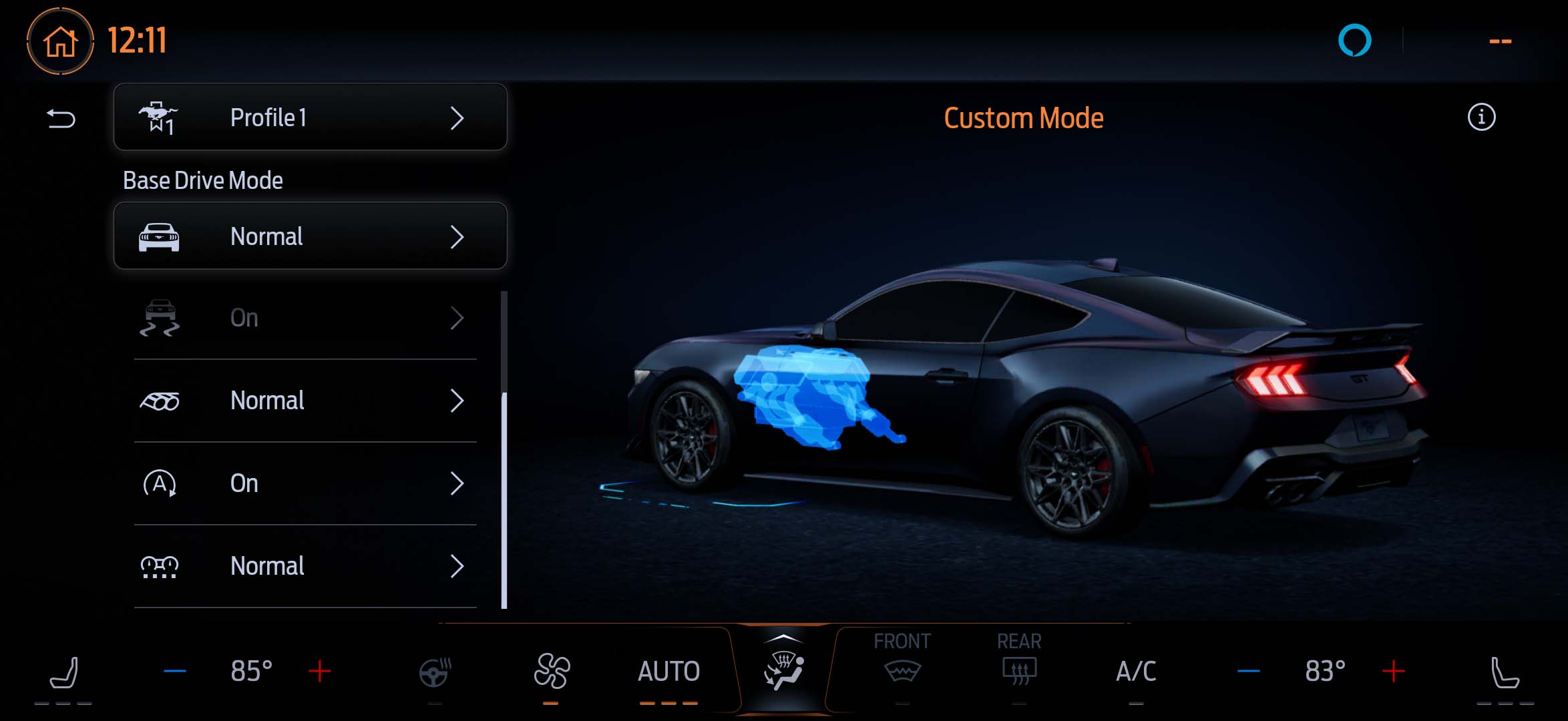This screenshot has width=1568, height=721.
Task: Toggle AUTO climate mode
Action: point(668,672)
